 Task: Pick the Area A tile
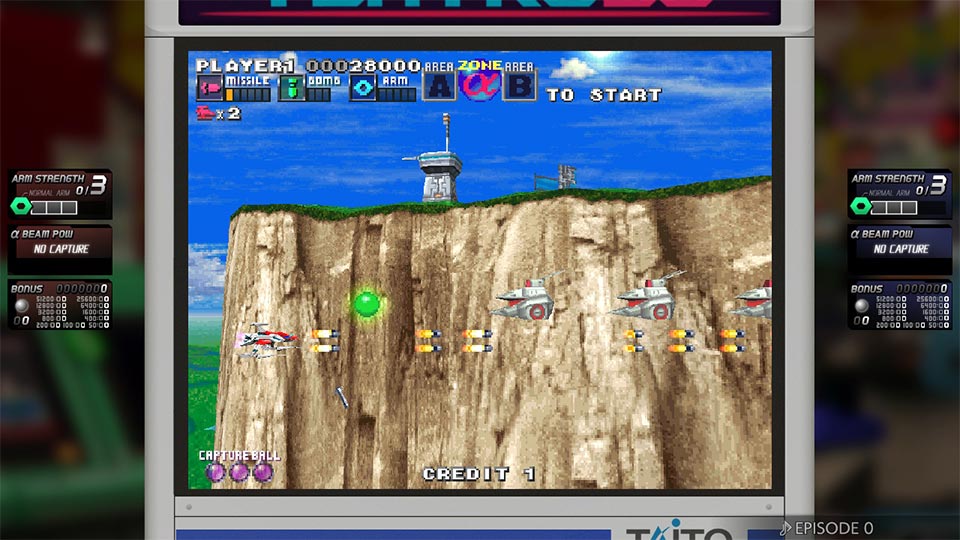coord(439,86)
